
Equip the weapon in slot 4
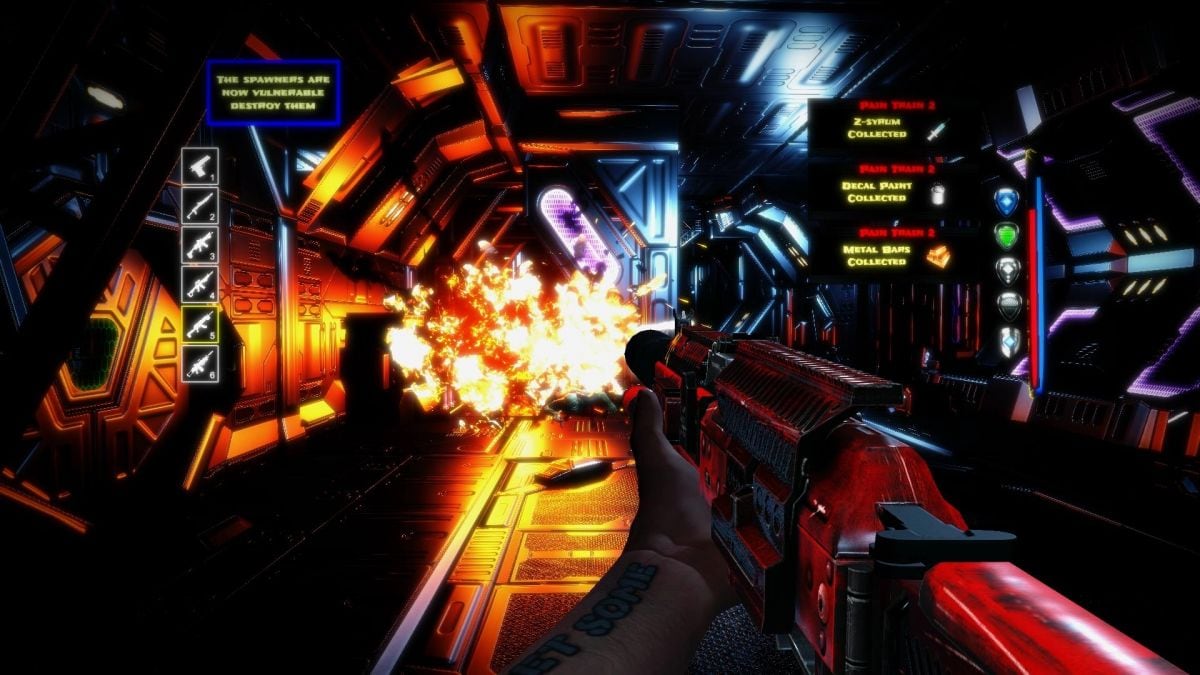pyautogui.click(x=200, y=284)
